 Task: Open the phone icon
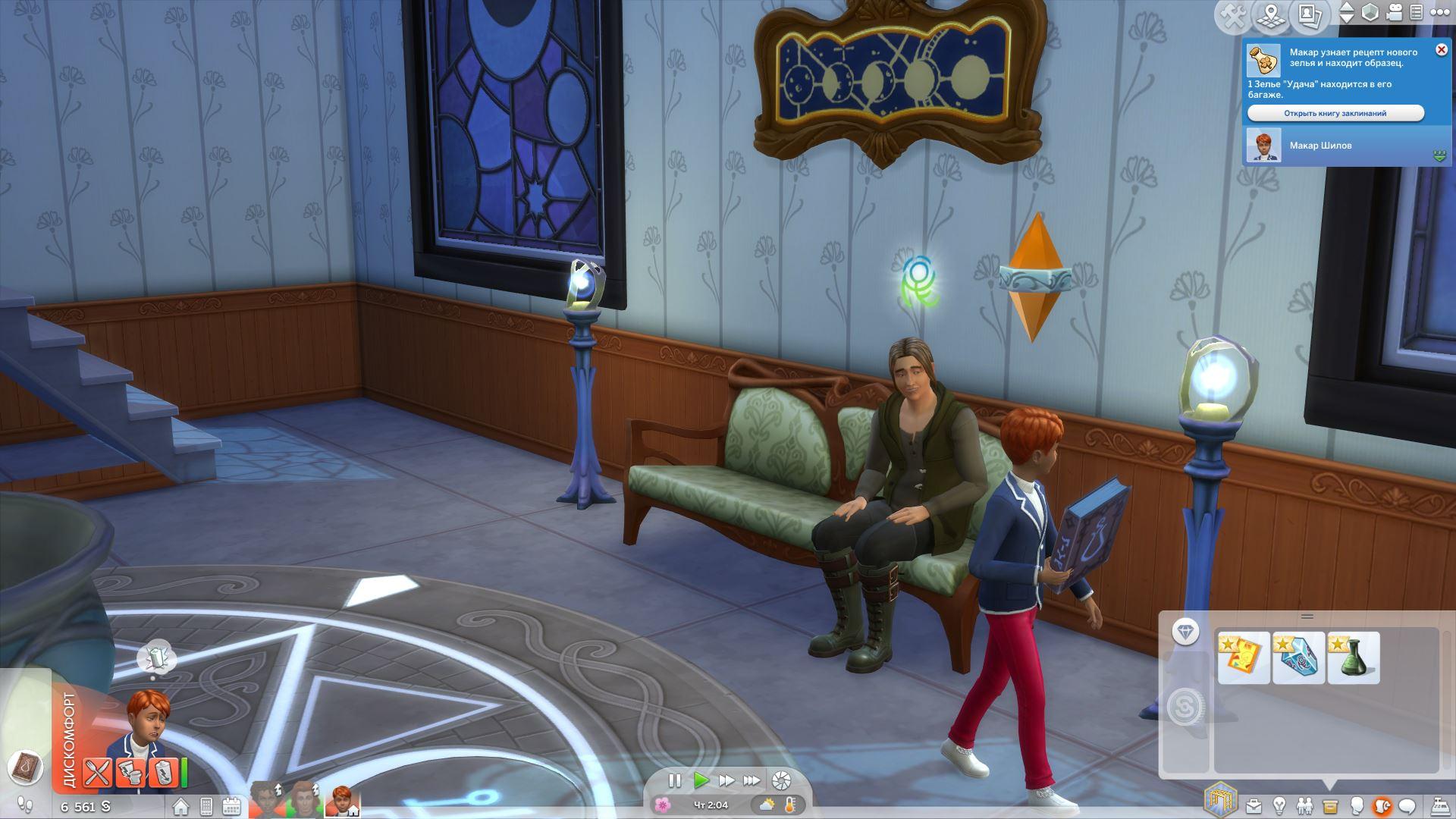coord(206,806)
